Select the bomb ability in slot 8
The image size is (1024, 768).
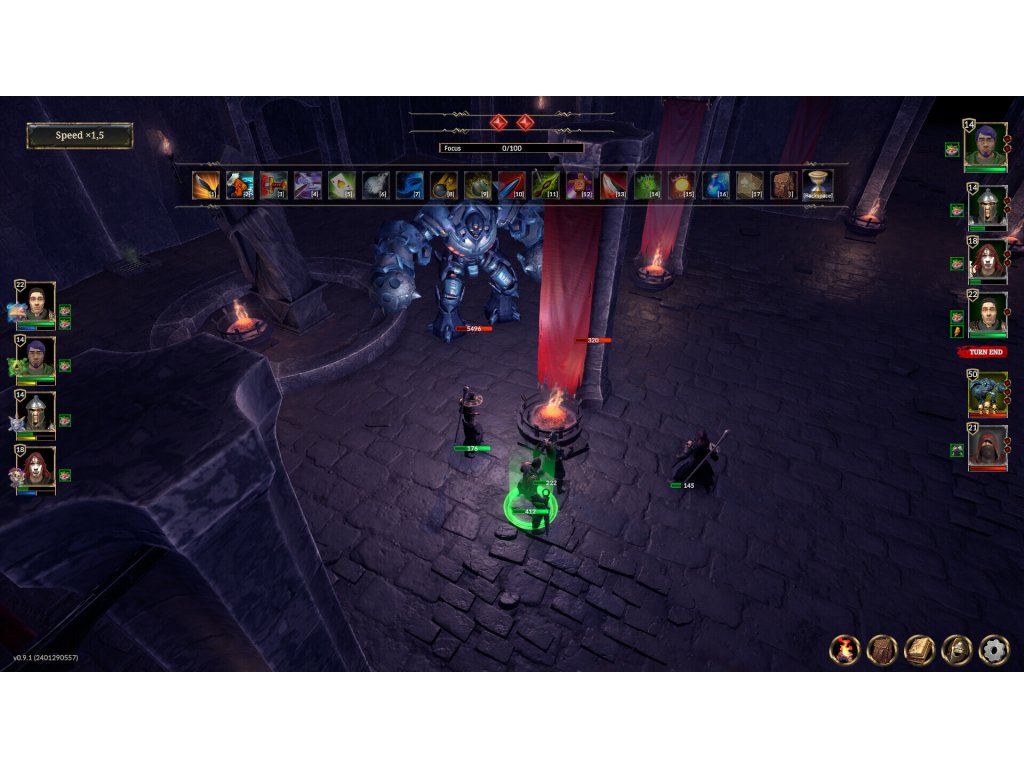coord(444,185)
